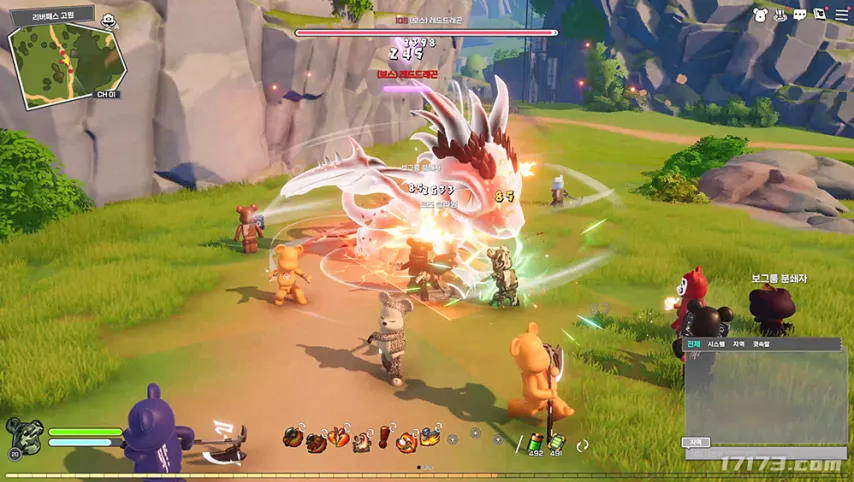This screenshot has height=482, width=854.
Task: Use the battery item showing 491
Action: 556,440
